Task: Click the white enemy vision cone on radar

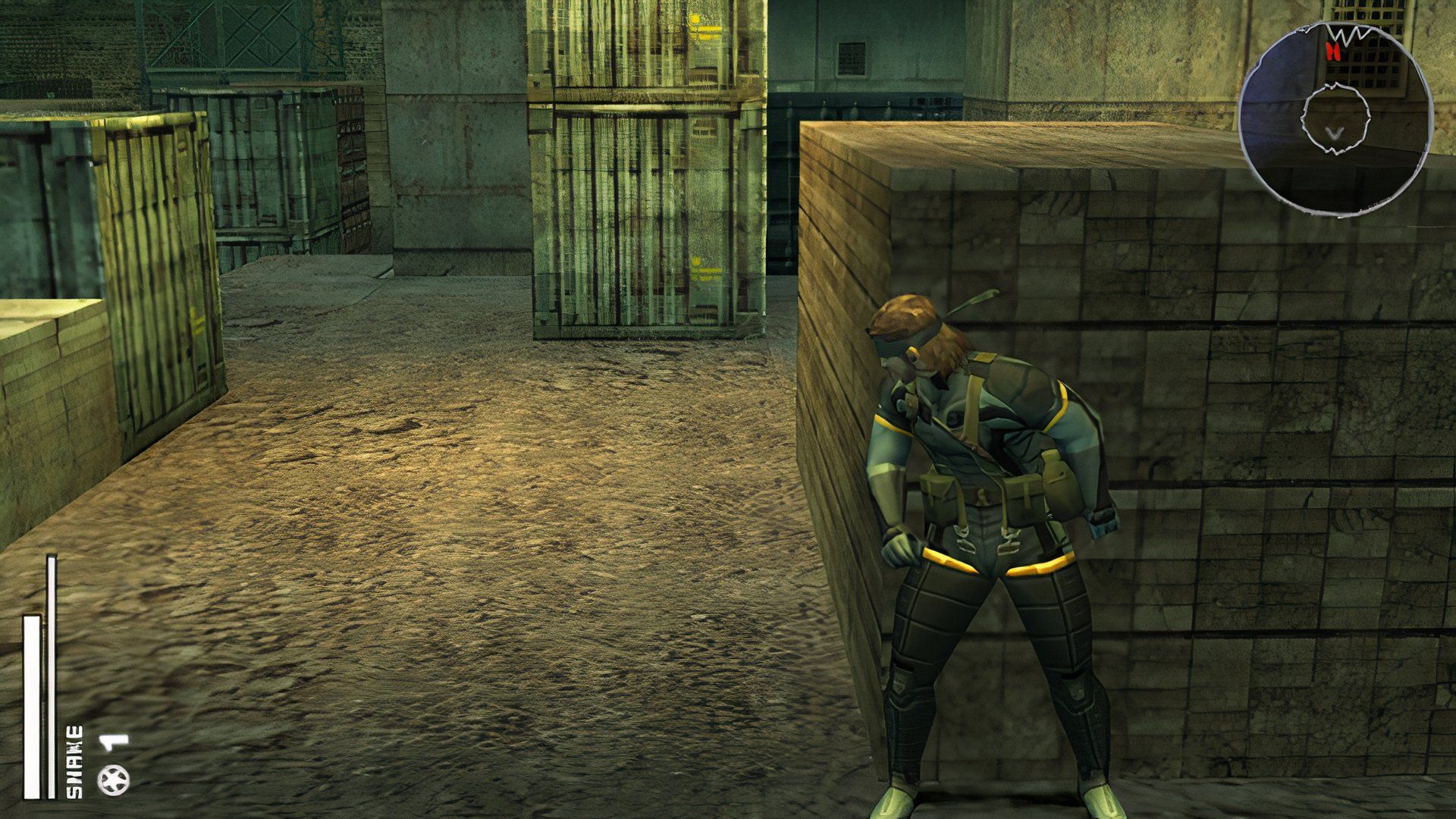Action: [x=1349, y=33]
